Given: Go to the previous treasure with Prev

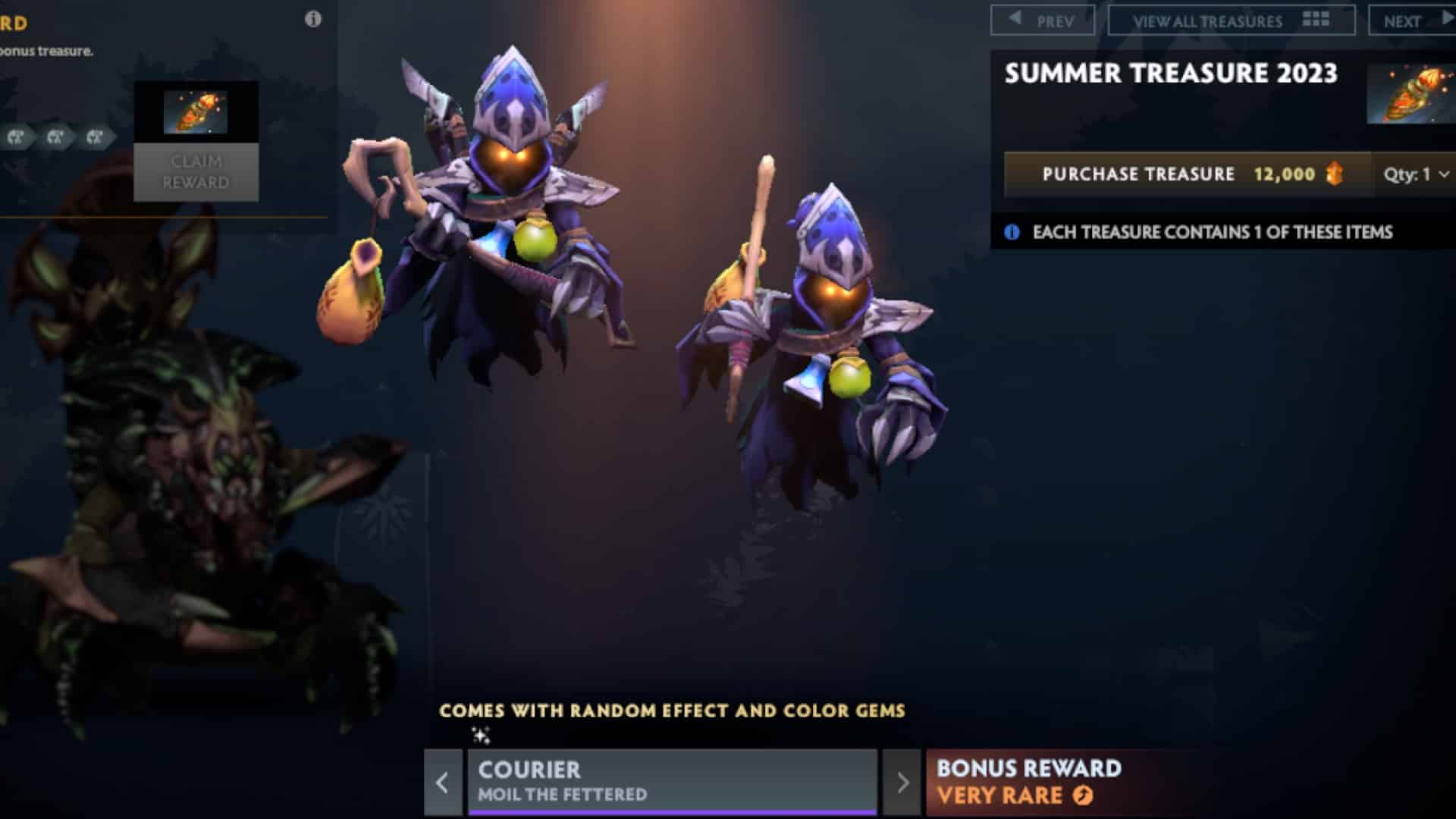Looking at the screenshot, I should point(1043,20).
